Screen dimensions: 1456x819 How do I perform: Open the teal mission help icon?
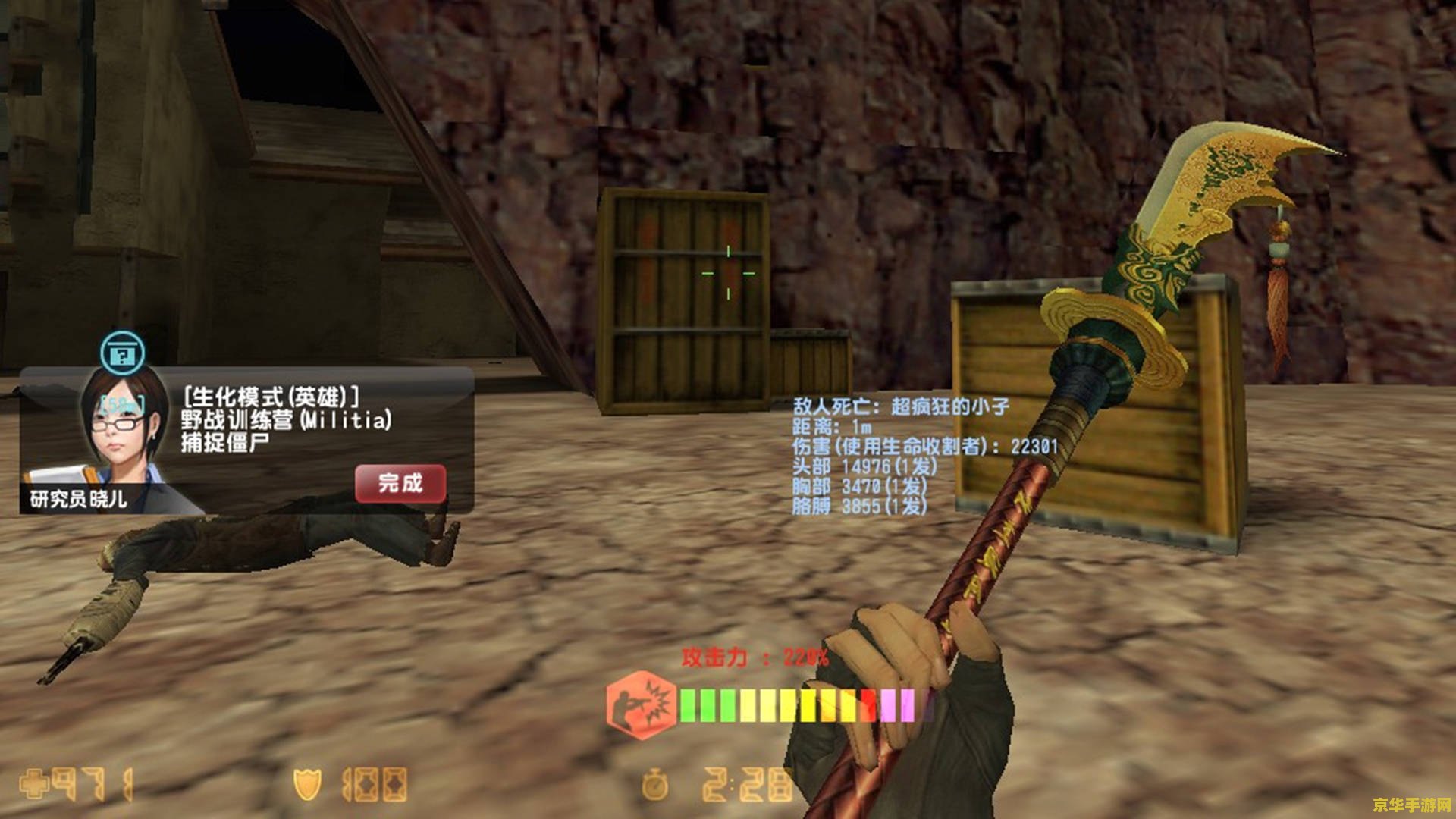pos(123,353)
